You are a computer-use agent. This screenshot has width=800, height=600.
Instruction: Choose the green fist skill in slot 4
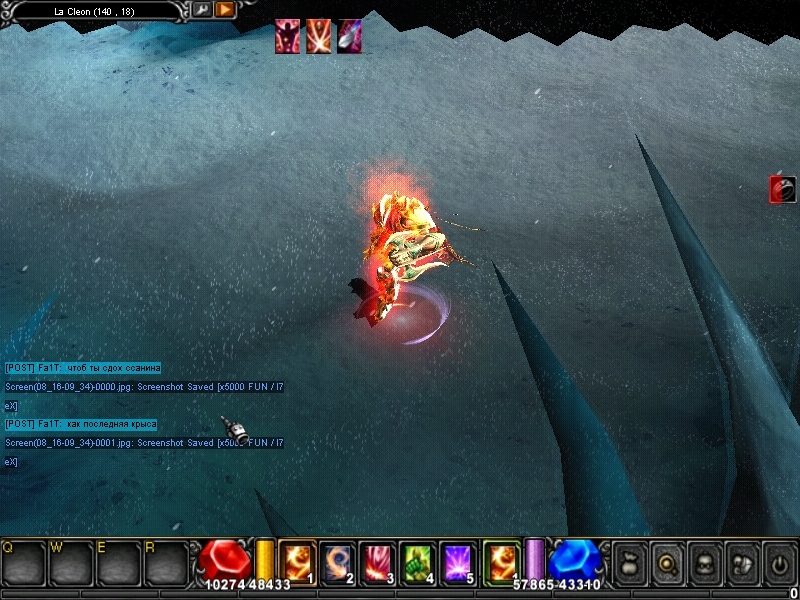pyautogui.click(x=417, y=562)
